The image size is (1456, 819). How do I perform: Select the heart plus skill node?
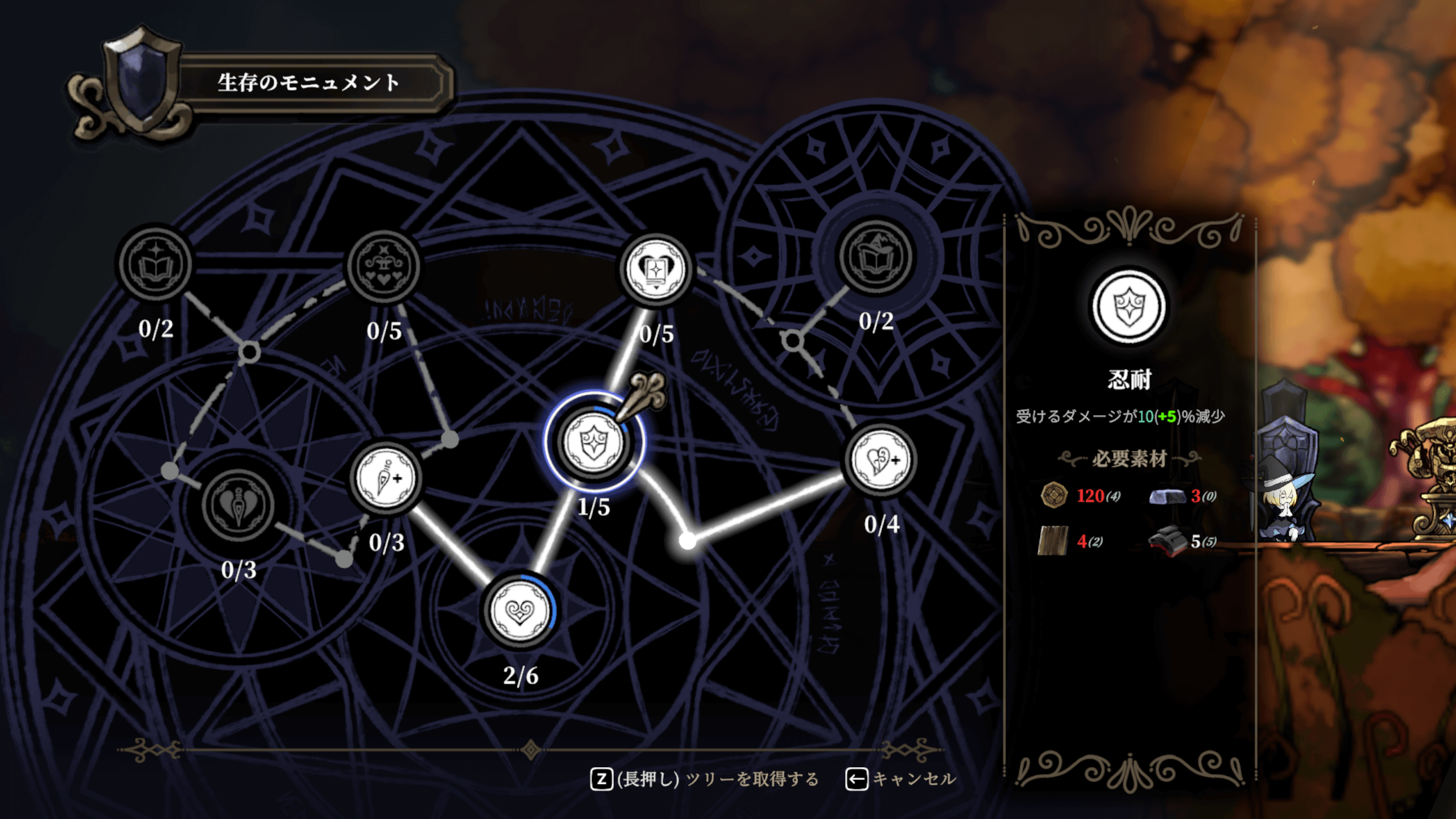click(x=881, y=460)
